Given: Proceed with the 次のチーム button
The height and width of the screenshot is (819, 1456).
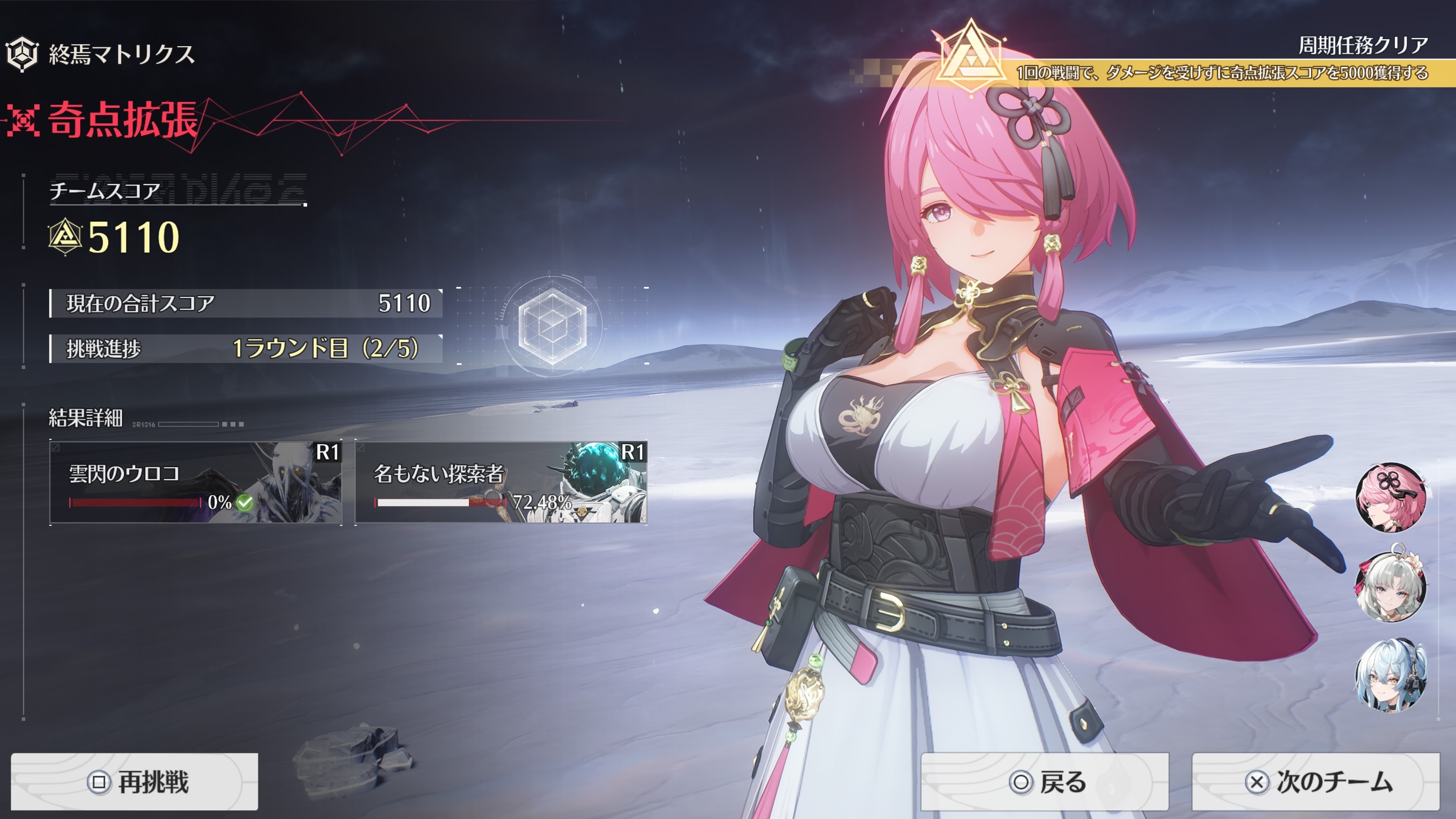Looking at the screenshot, I should click(x=1316, y=782).
